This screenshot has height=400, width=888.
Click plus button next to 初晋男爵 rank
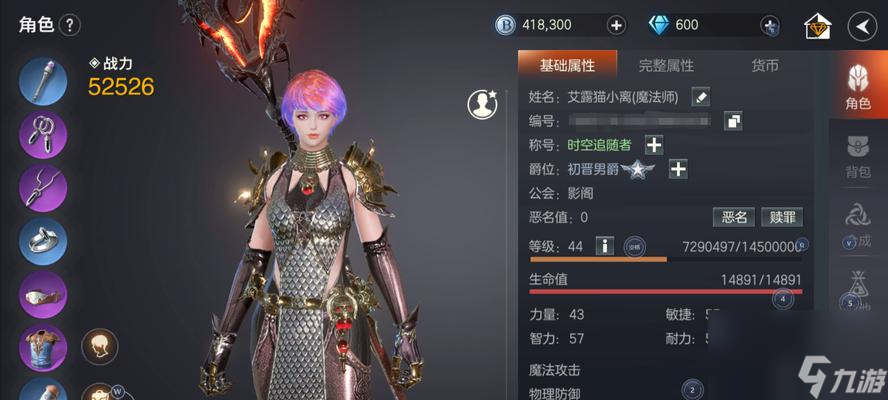pyautogui.click(x=677, y=169)
